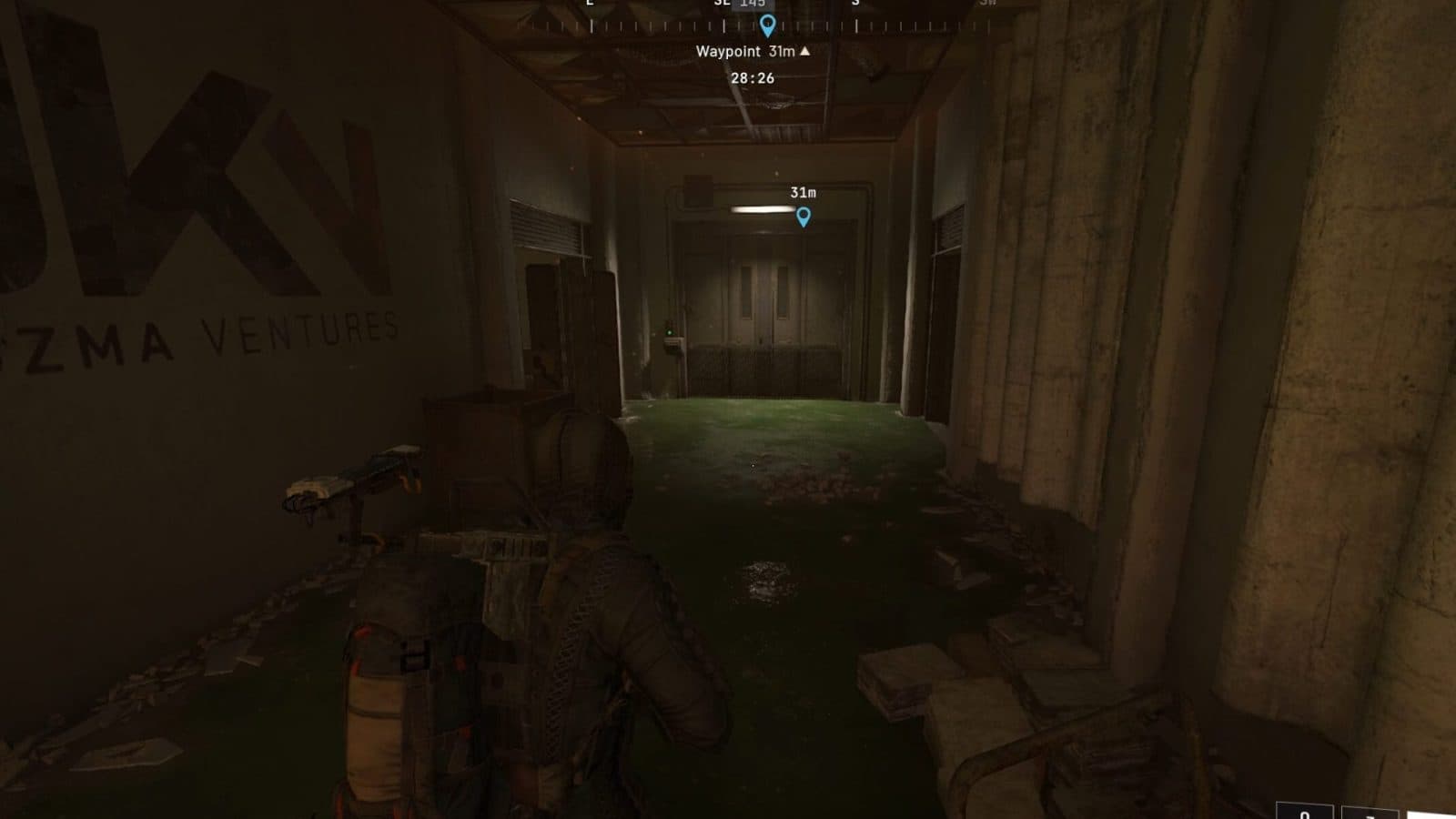Click the E direction label on the compass
1456x819 pixels.
(590, 5)
